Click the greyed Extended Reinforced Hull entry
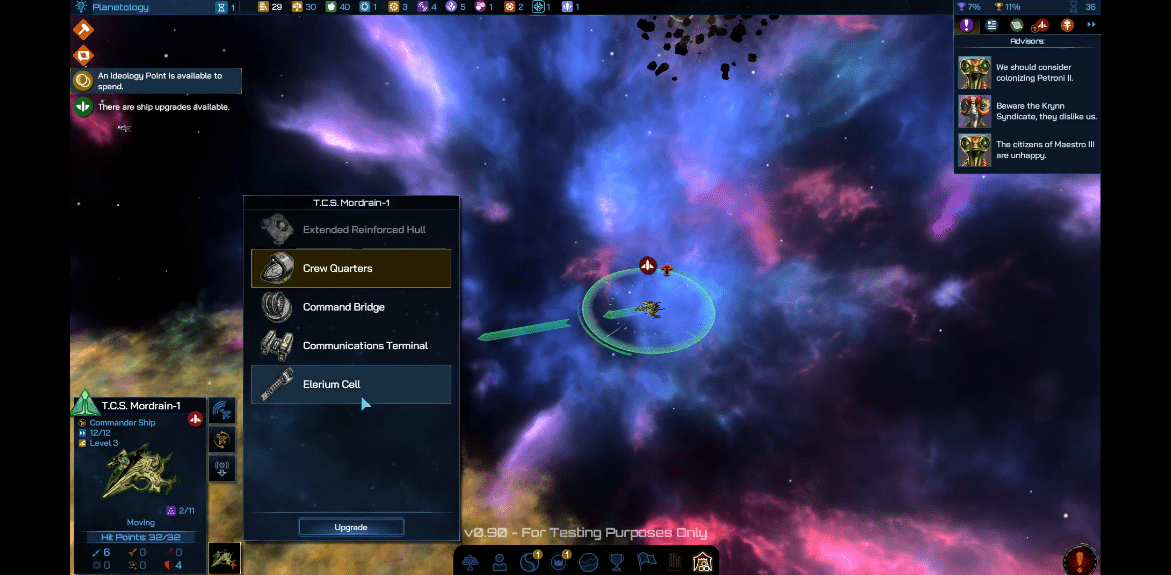The height and width of the screenshot is (575, 1171). pyautogui.click(x=351, y=230)
